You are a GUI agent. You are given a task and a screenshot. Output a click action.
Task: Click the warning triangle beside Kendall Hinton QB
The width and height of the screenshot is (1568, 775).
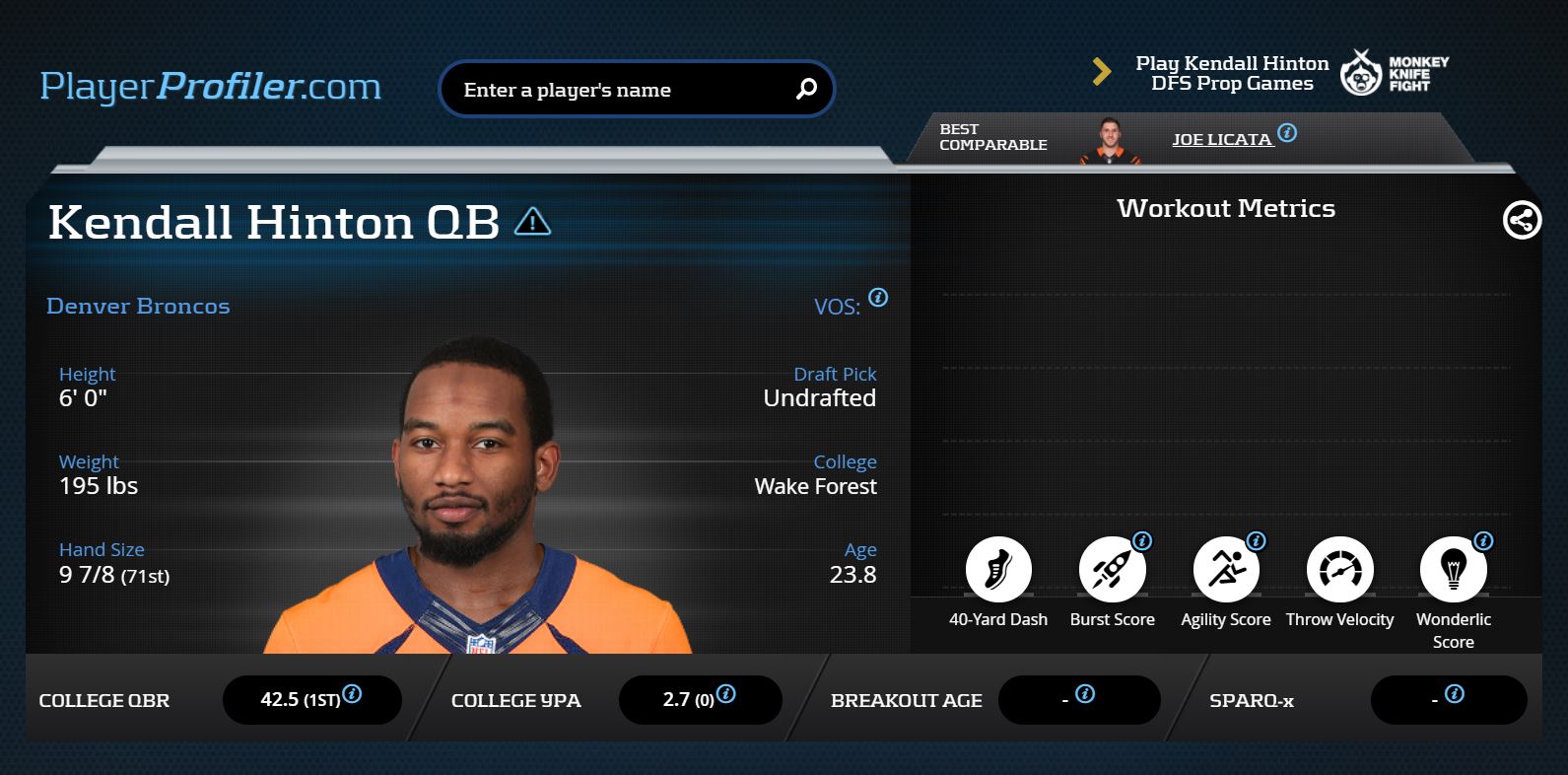[x=533, y=222]
